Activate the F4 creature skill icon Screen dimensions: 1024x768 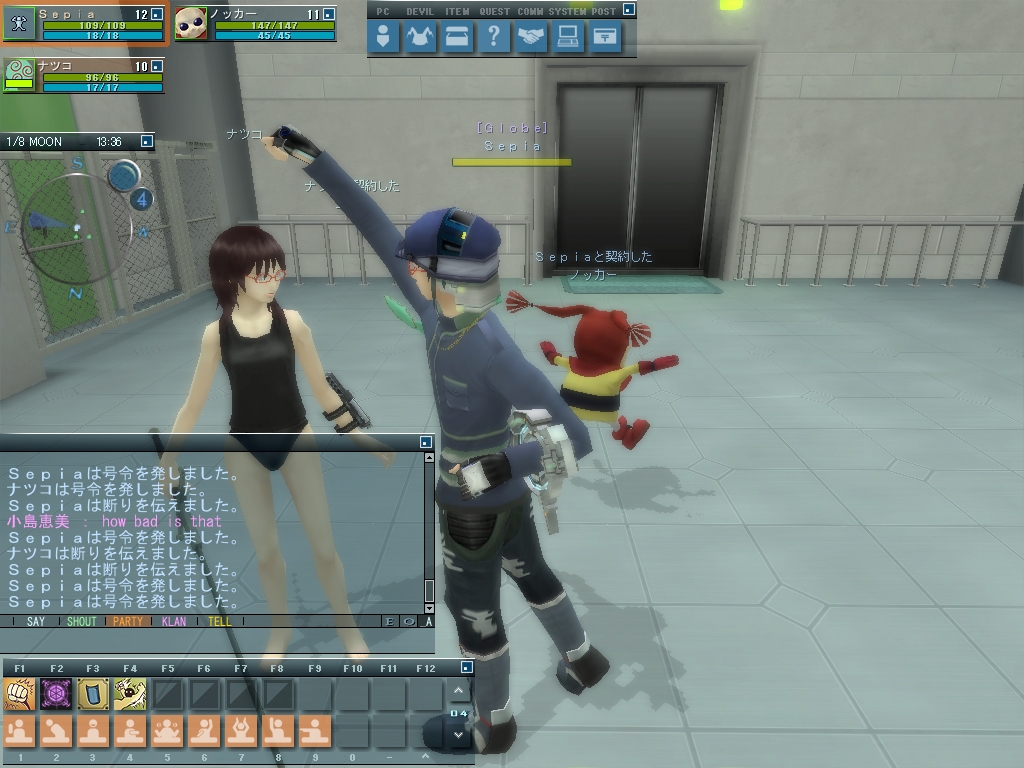(130, 692)
